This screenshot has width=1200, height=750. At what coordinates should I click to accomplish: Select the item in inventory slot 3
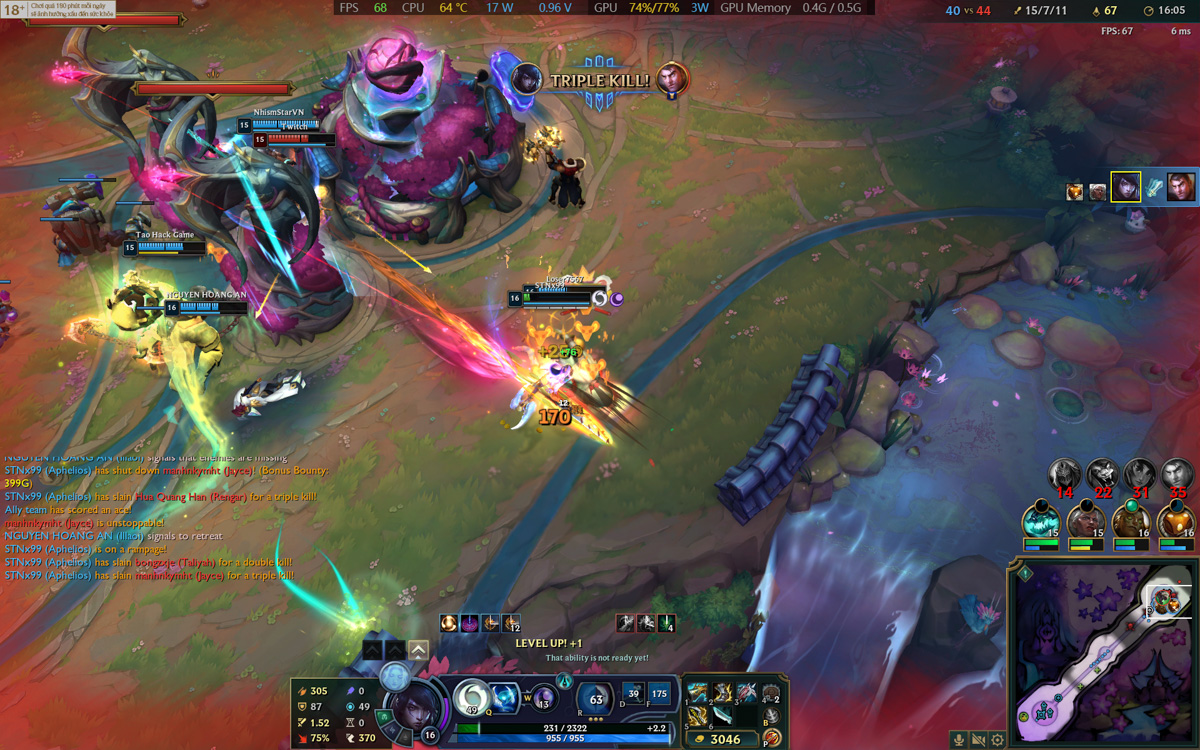point(746,693)
